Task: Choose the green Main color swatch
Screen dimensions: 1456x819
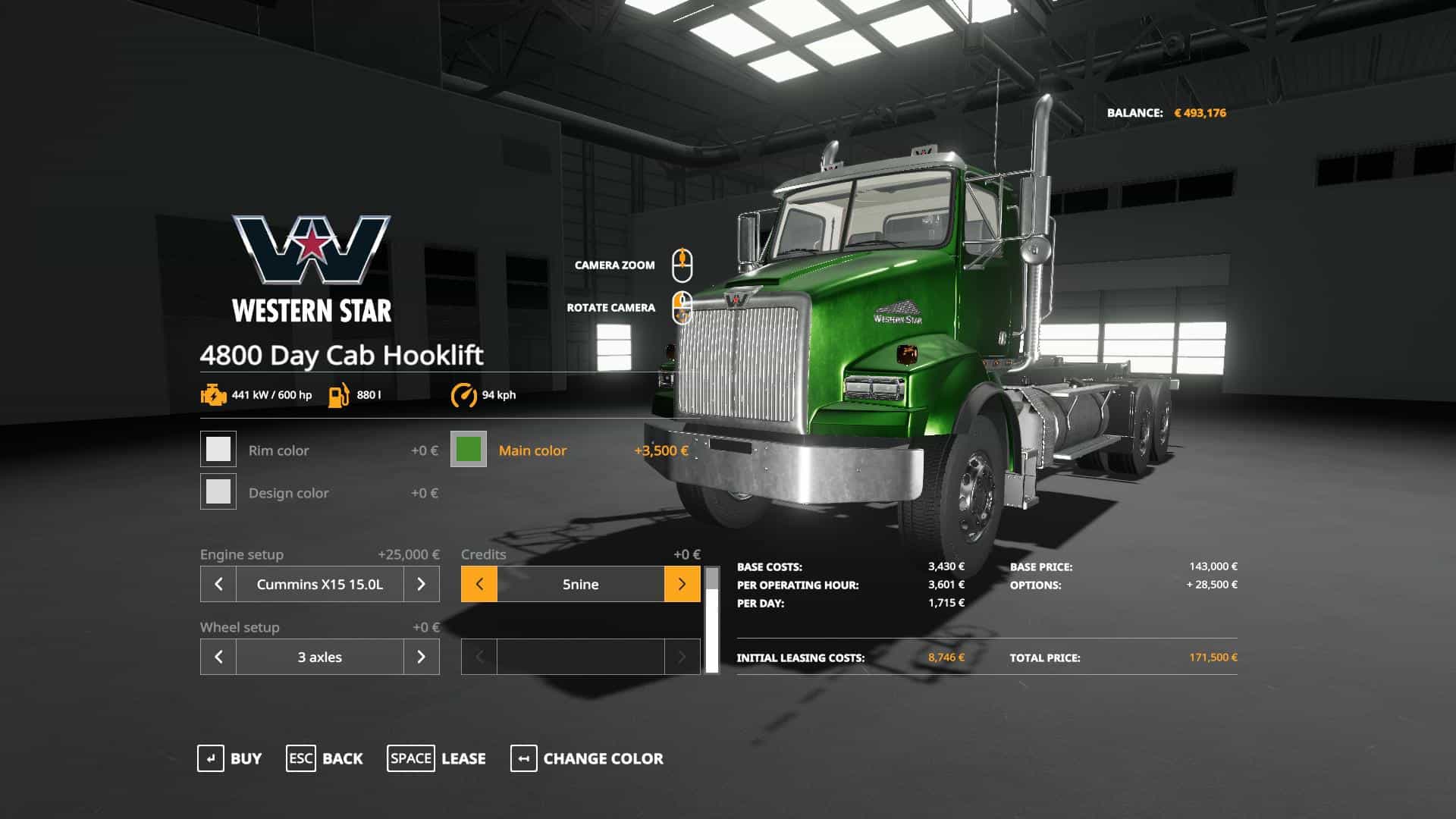Action: pyautogui.click(x=469, y=450)
